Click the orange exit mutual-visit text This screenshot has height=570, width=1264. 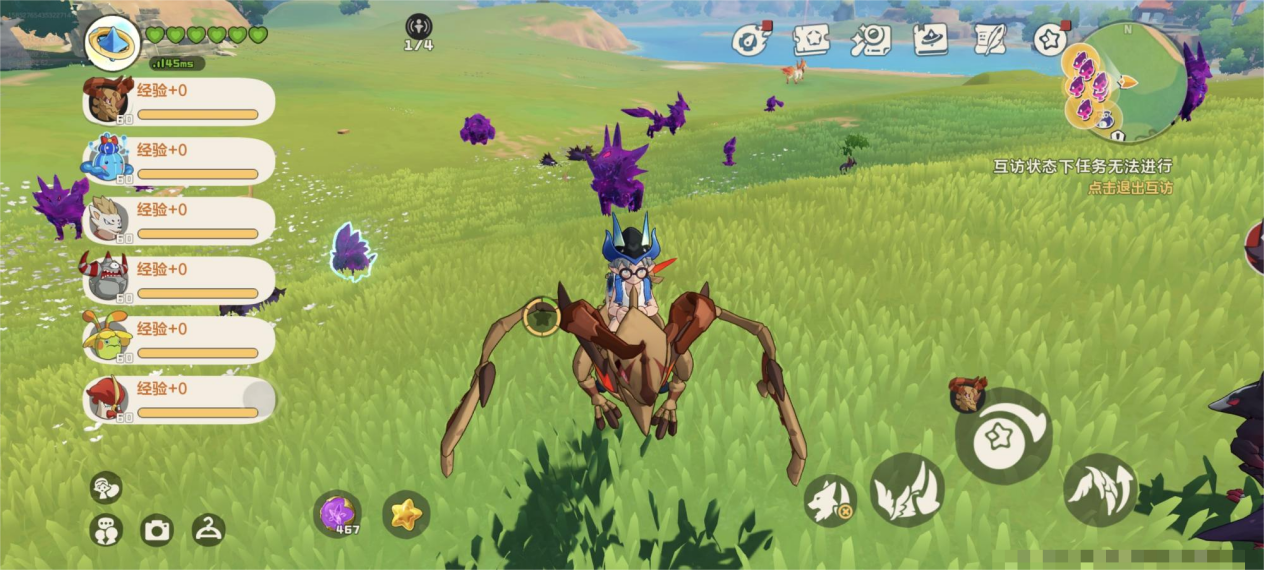[1130, 187]
